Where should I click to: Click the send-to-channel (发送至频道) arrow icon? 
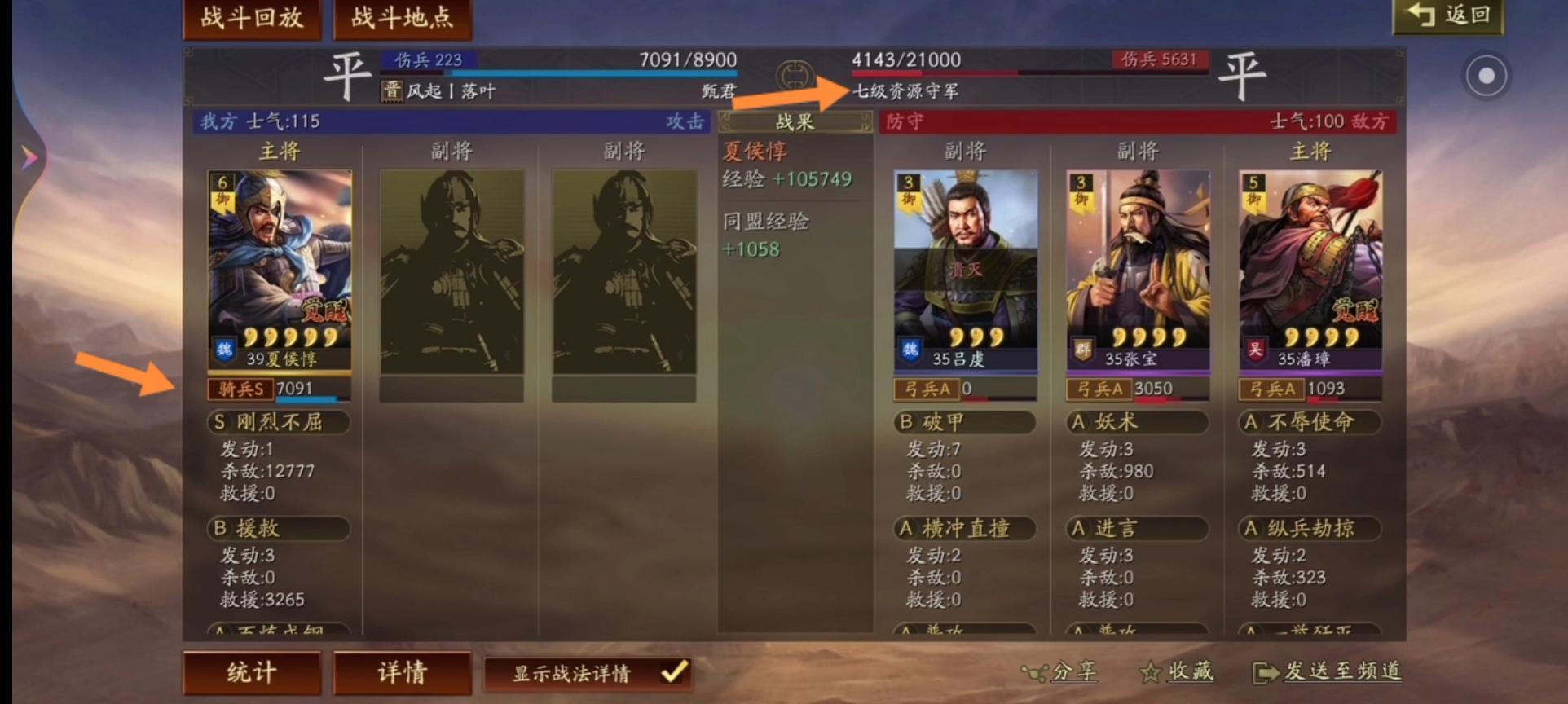[x=1265, y=671]
